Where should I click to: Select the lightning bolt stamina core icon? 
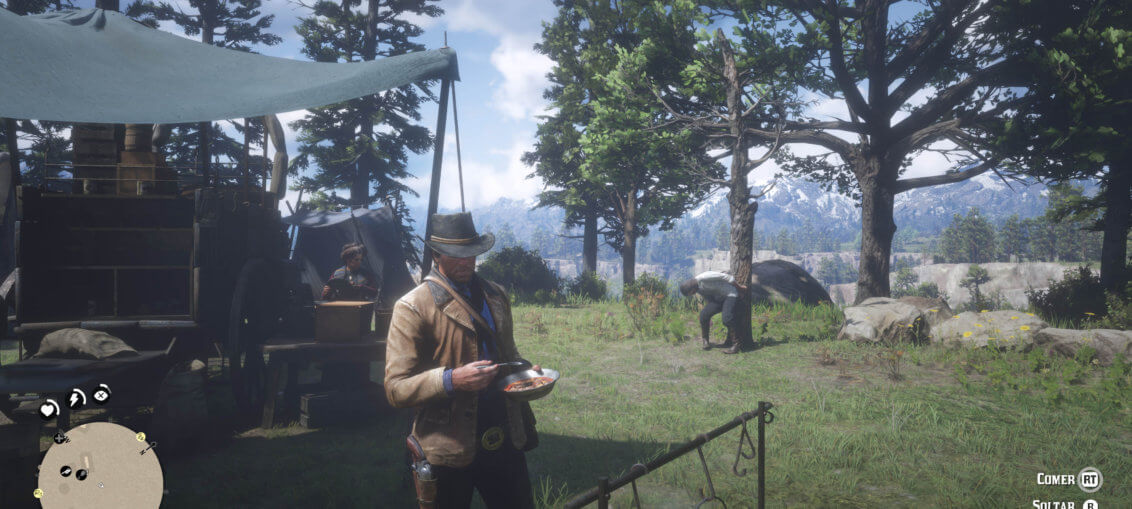(x=76, y=399)
